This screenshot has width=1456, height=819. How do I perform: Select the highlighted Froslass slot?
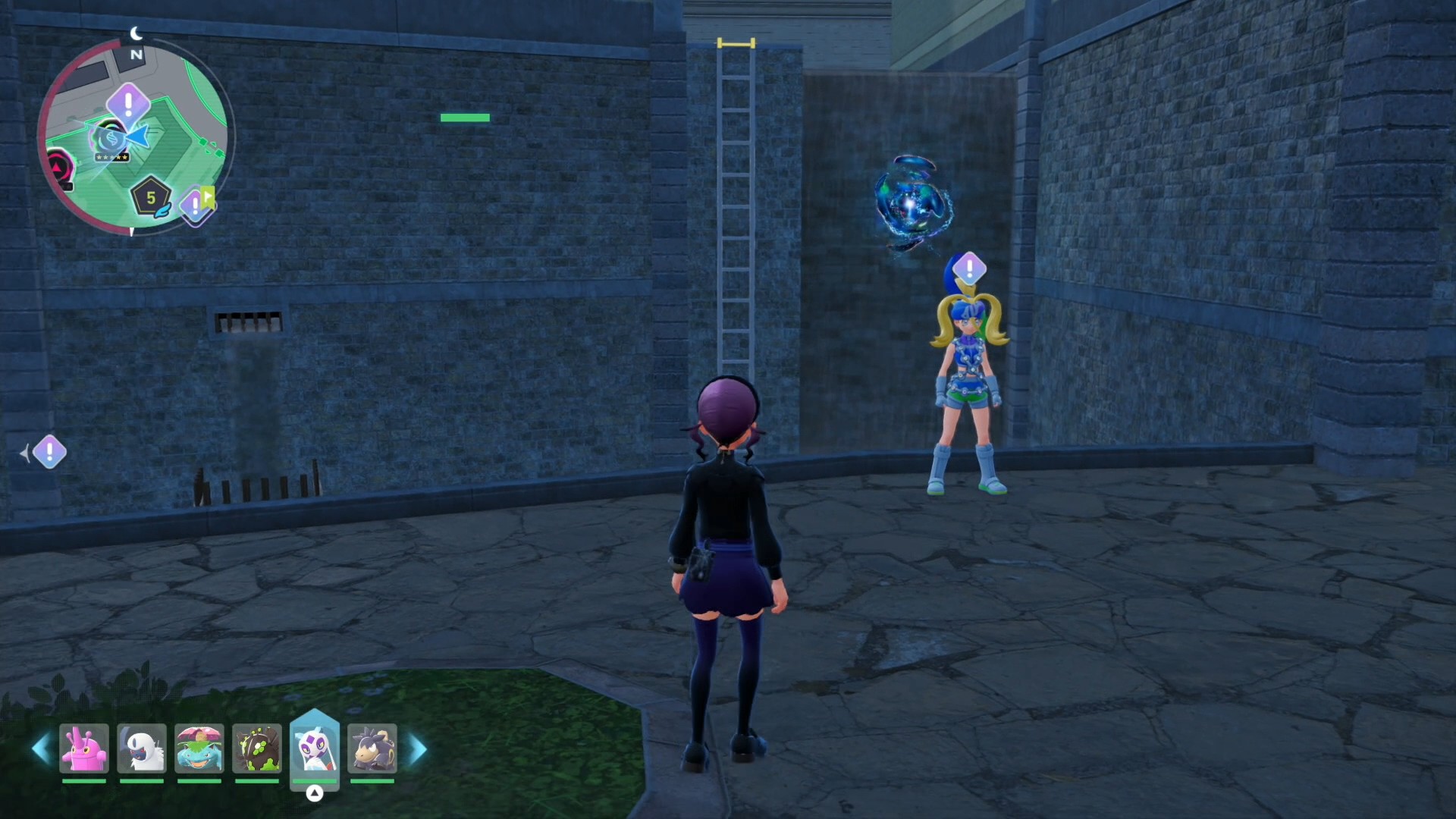click(315, 747)
